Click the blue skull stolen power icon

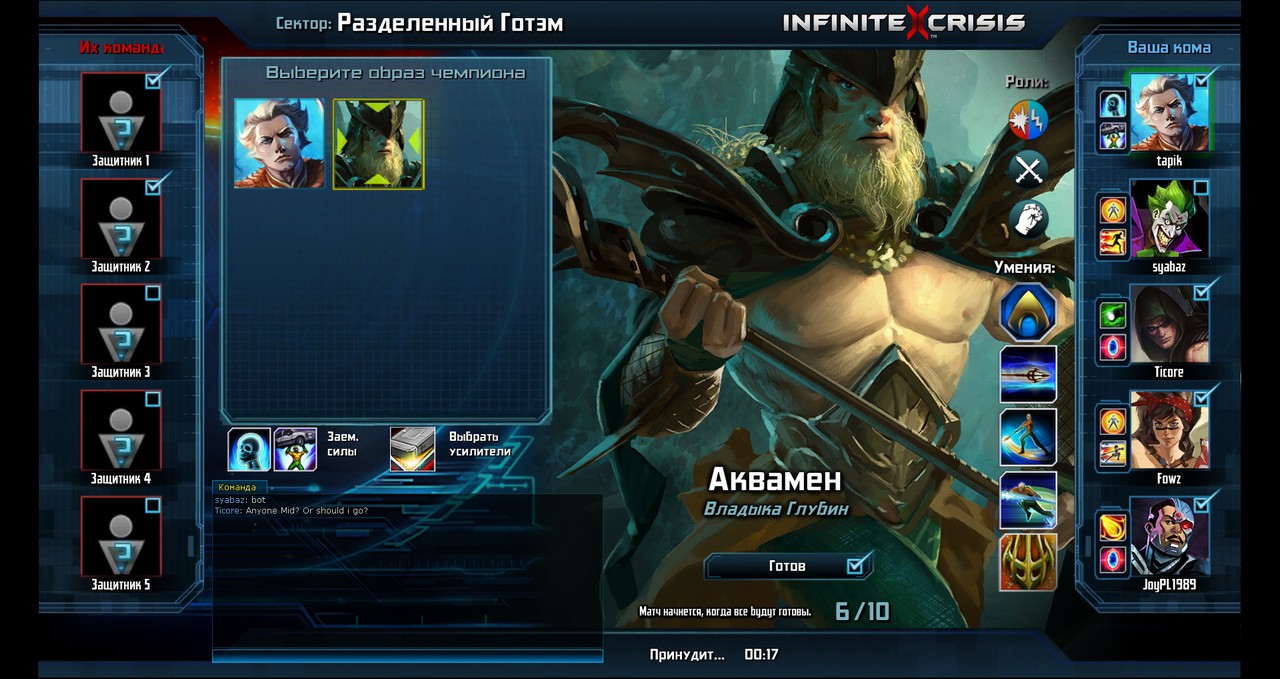[x=249, y=449]
